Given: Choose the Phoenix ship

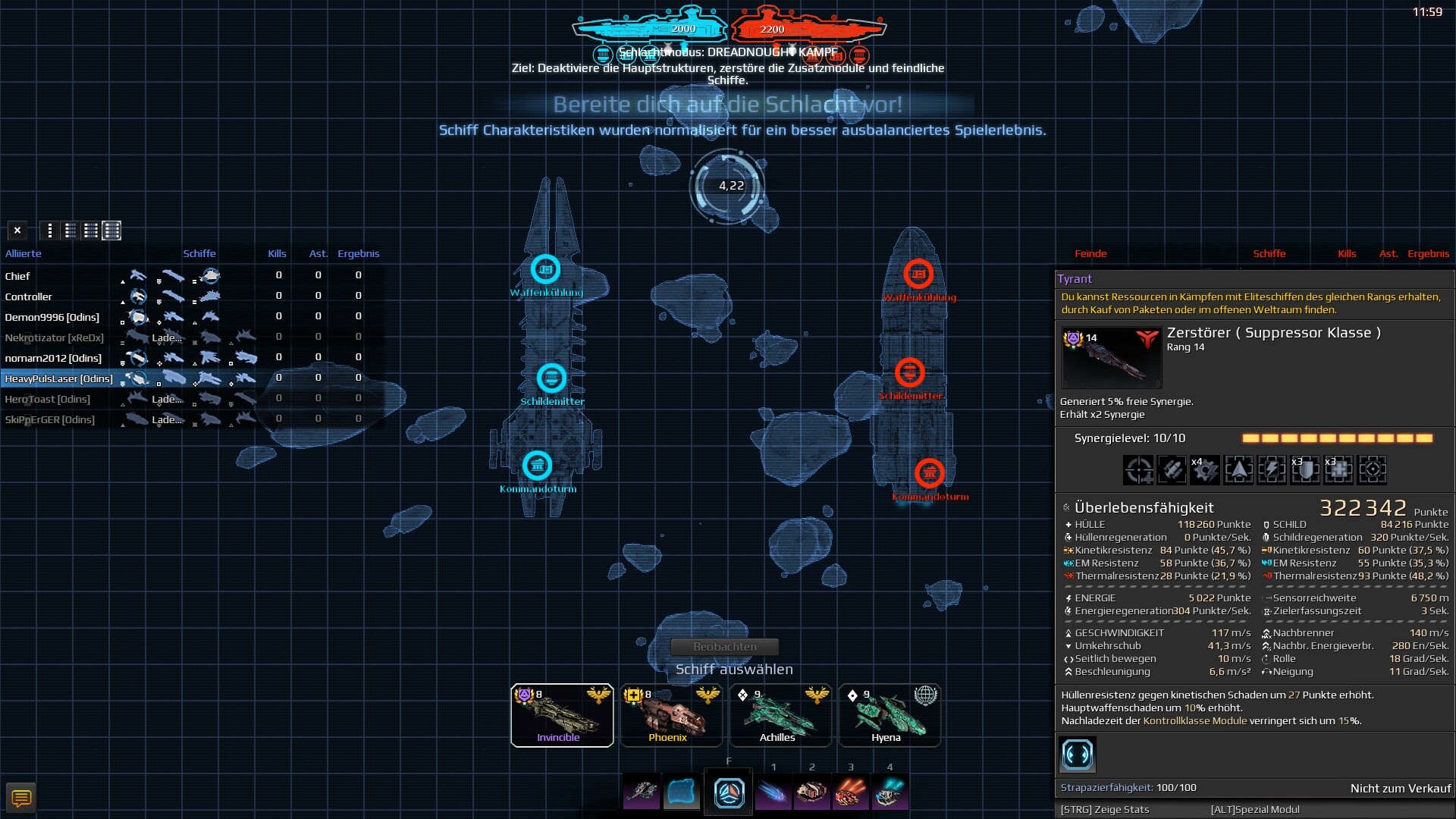Looking at the screenshot, I should tap(670, 714).
